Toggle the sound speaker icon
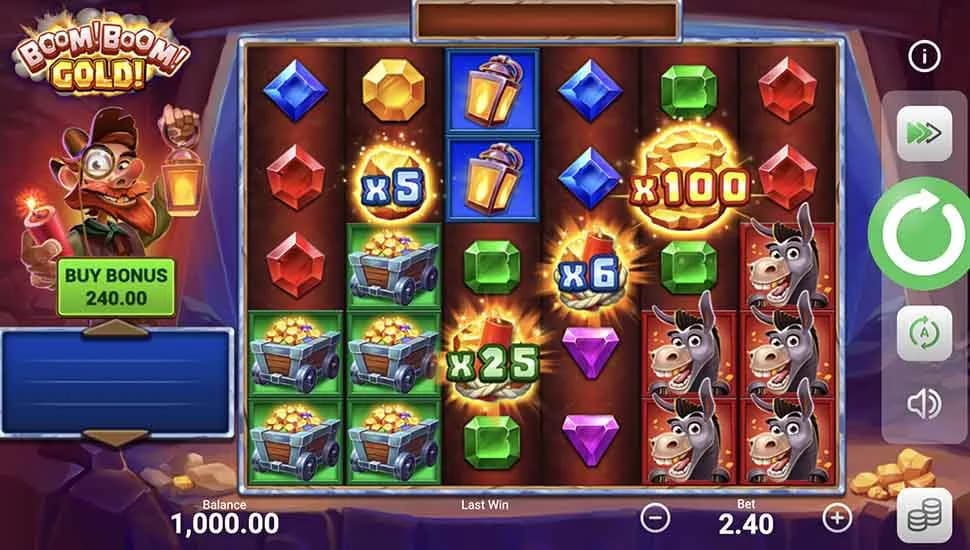The width and height of the screenshot is (970, 550). [923, 403]
